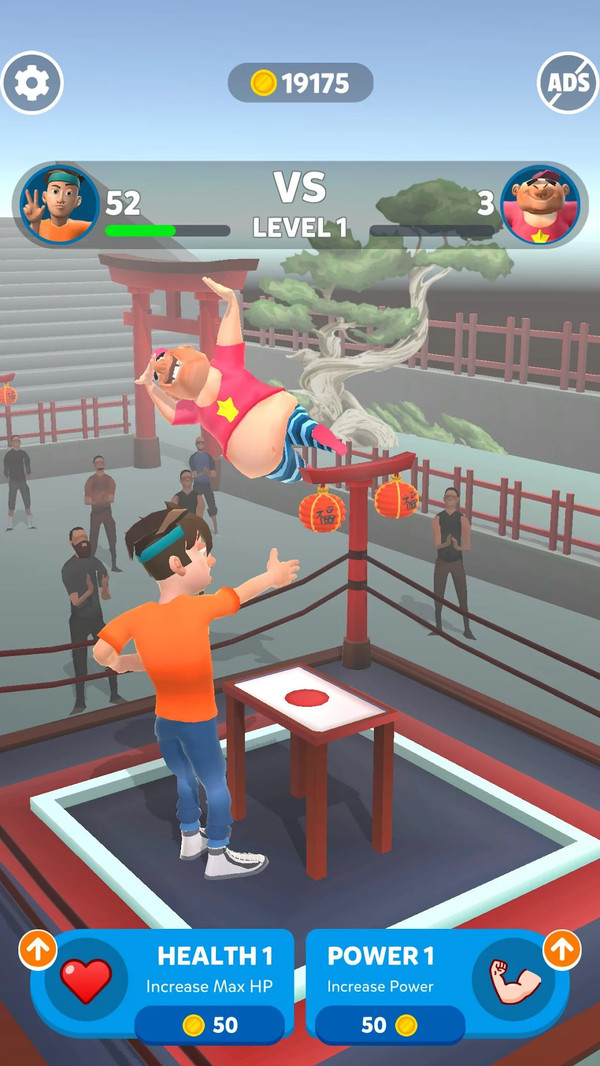600x1066 pixels.
Task: Select the player avatar with headband
Action: (60, 205)
